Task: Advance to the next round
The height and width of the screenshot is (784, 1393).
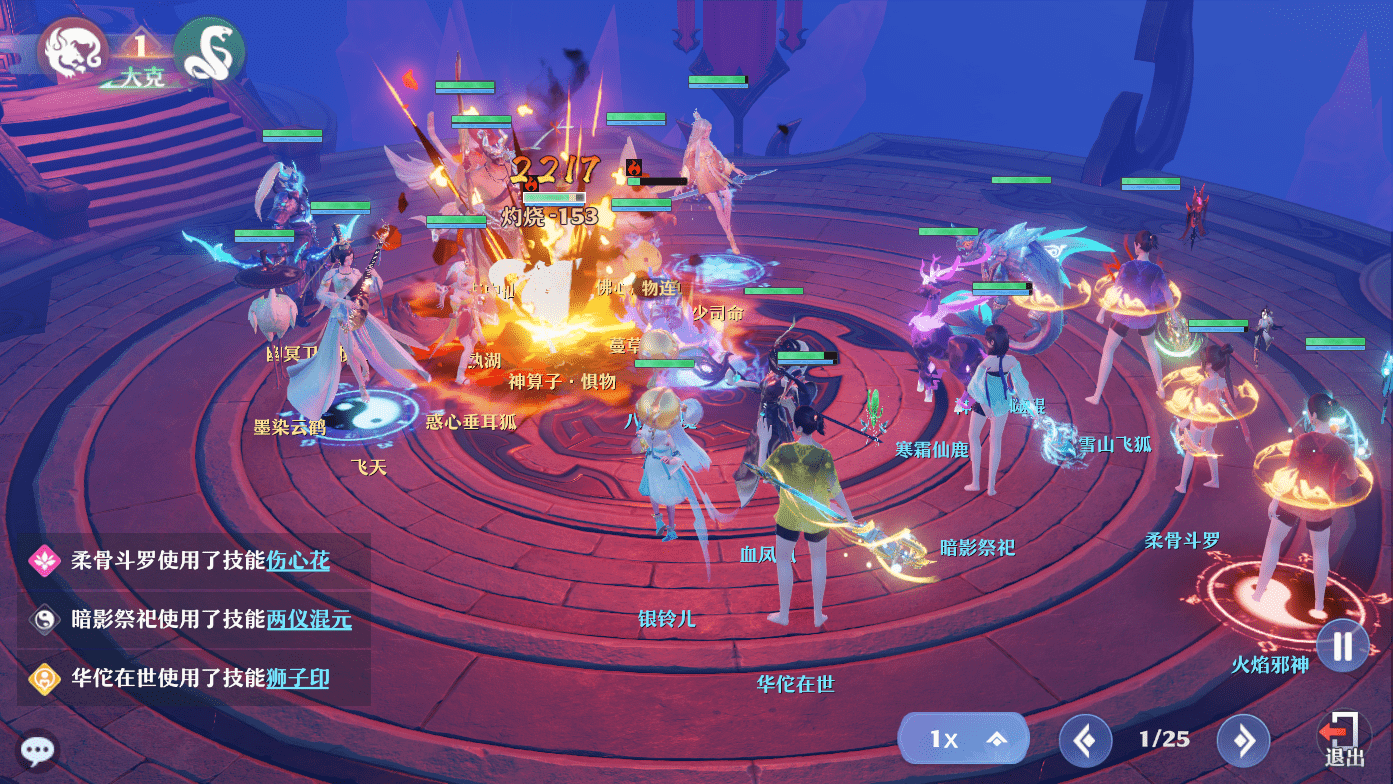Action: (x=1243, y=741)
